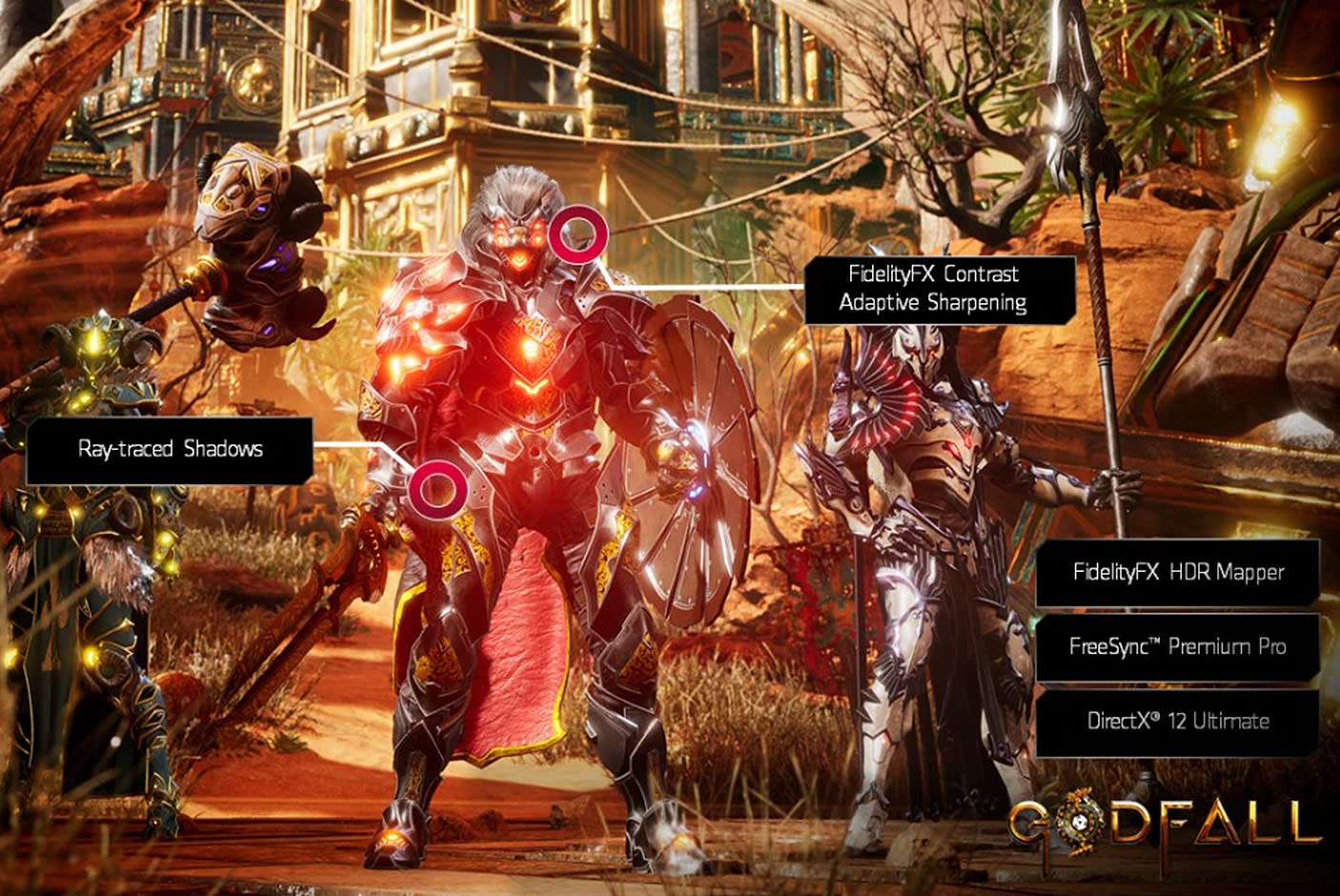Activate the ring marker for Ray-traced Shadows
Screen dimensions: 1340x896
(x=437, y=487)
